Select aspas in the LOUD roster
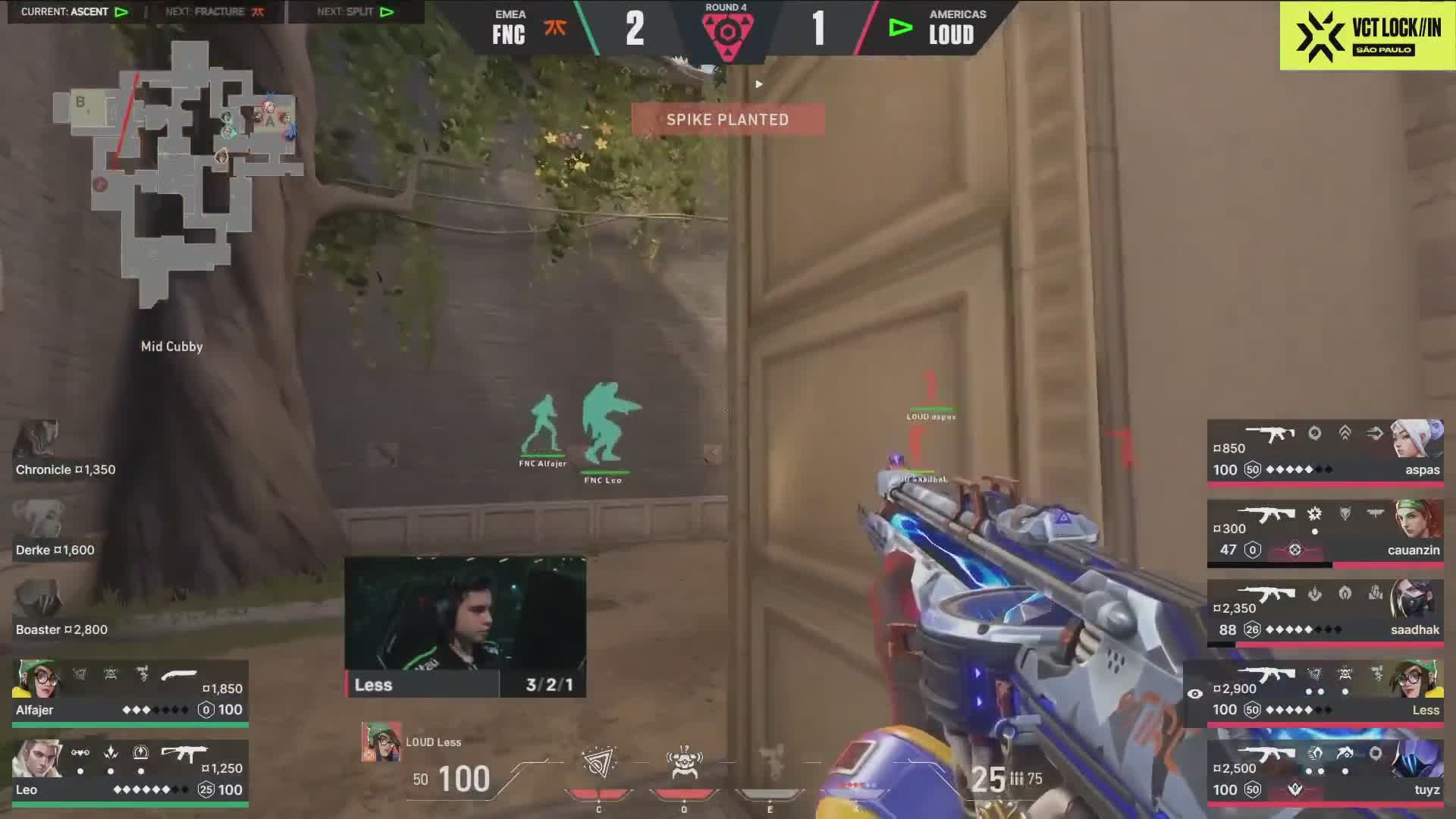The image size is (1456, 819). click(1326, 451)
